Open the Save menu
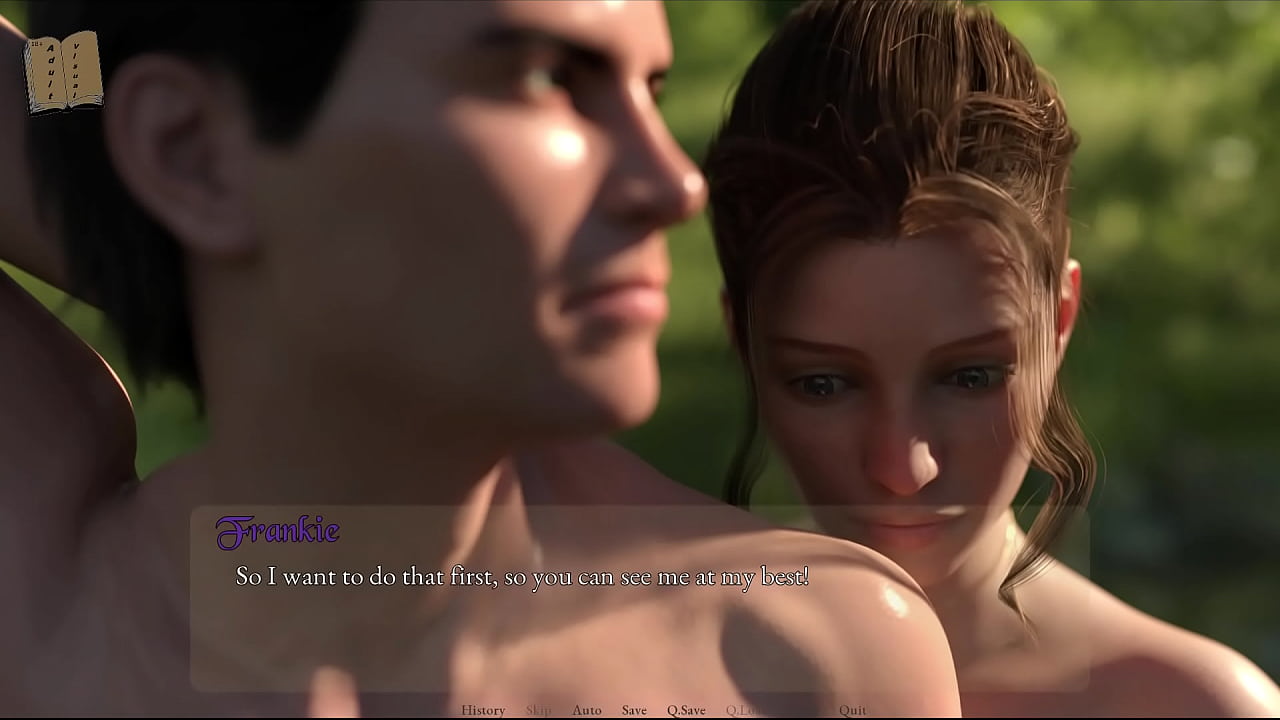 click(x=634, y=710)
